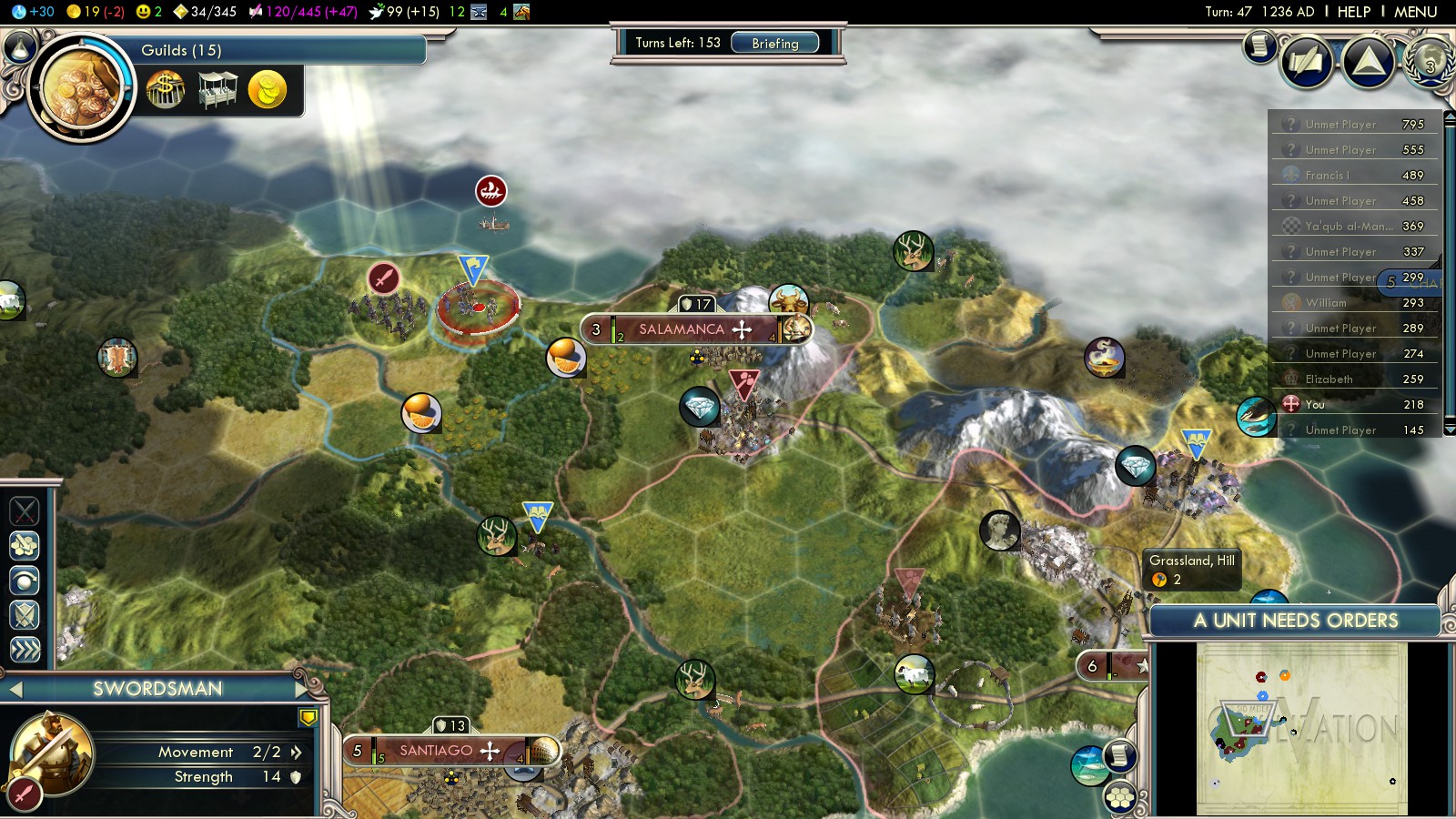
Task: Select previous unit with the left arrow
Action: 15,690
